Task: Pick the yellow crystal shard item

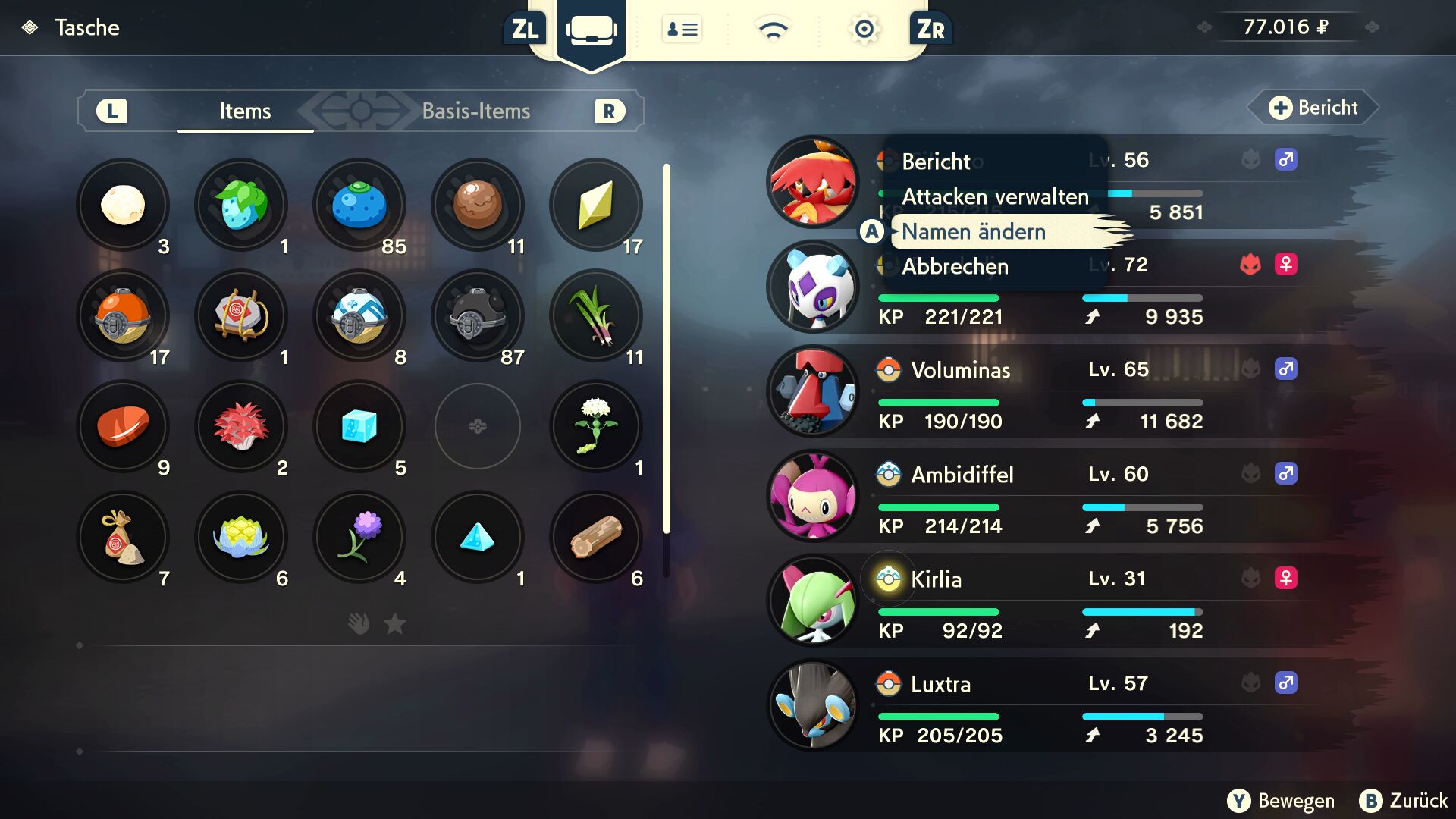Action: tap(596, 205)
